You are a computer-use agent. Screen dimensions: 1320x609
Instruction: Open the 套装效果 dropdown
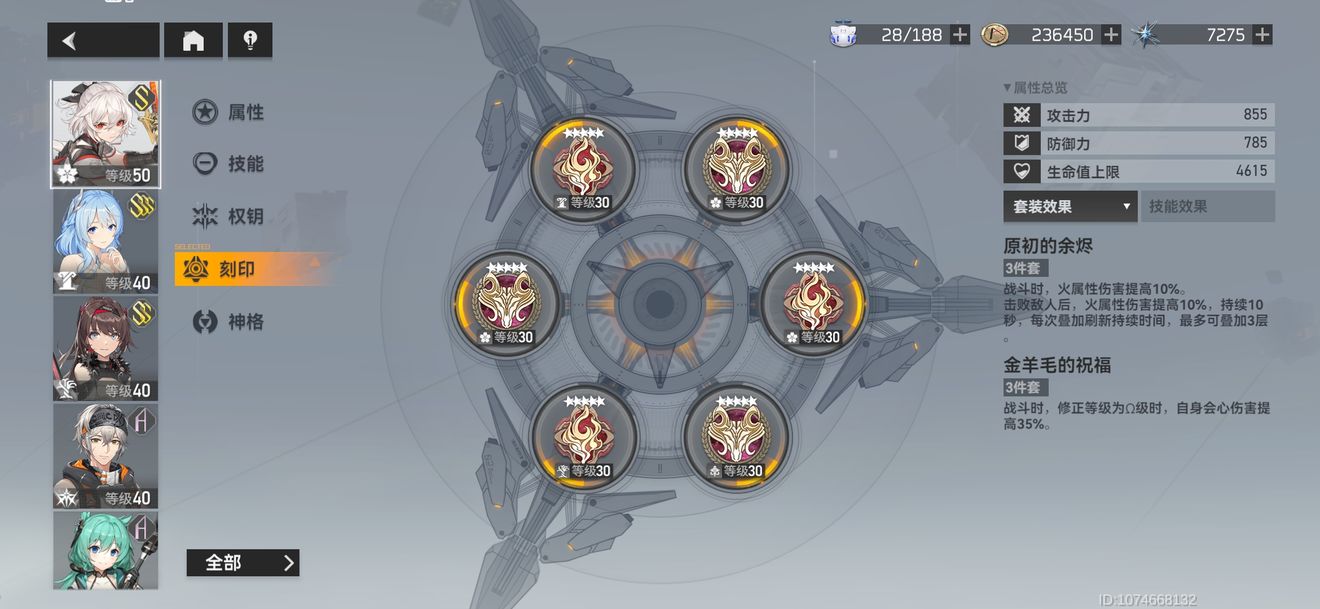pyautogui.click(x=1070, y=207)
